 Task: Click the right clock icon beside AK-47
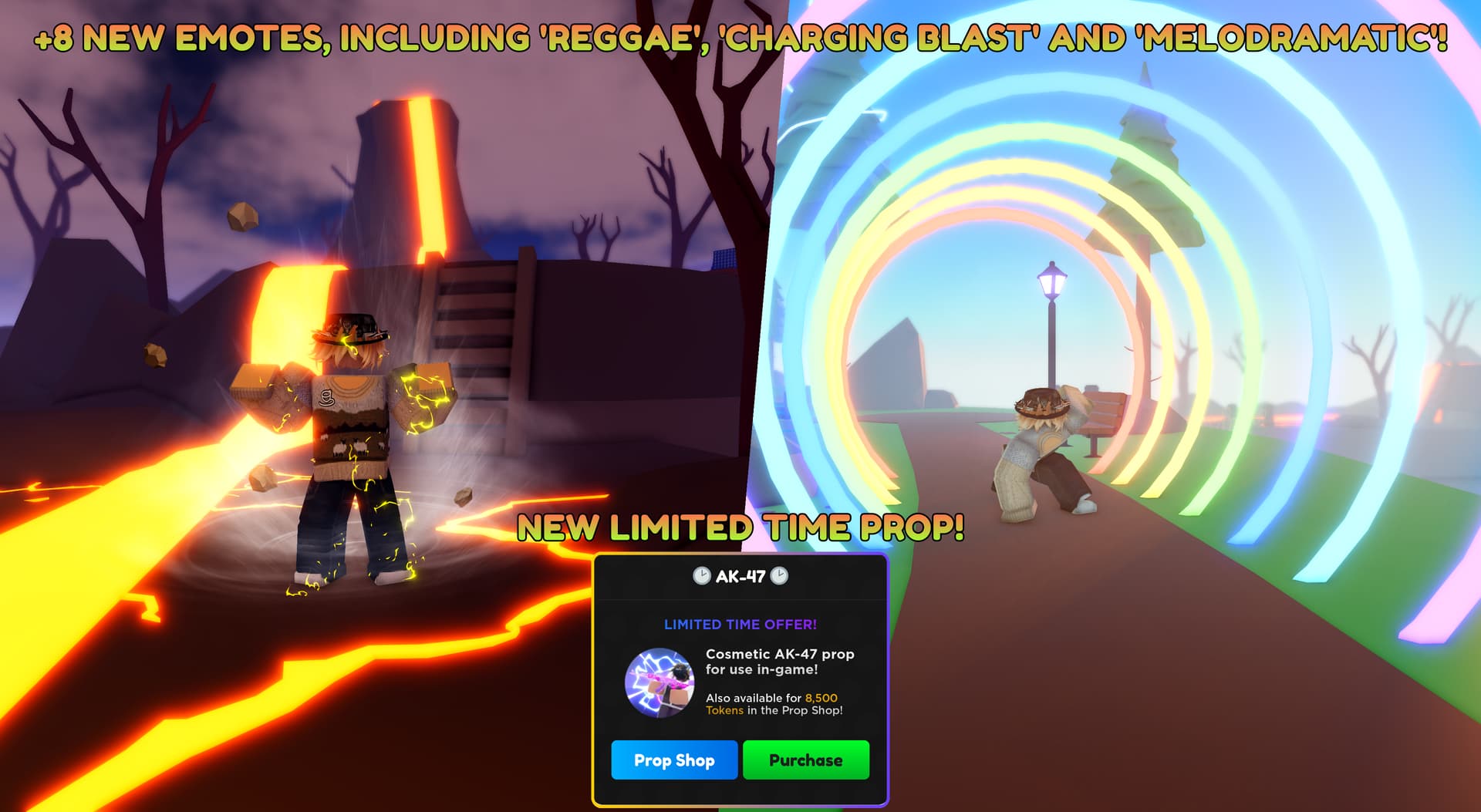[x=781, y=576]
